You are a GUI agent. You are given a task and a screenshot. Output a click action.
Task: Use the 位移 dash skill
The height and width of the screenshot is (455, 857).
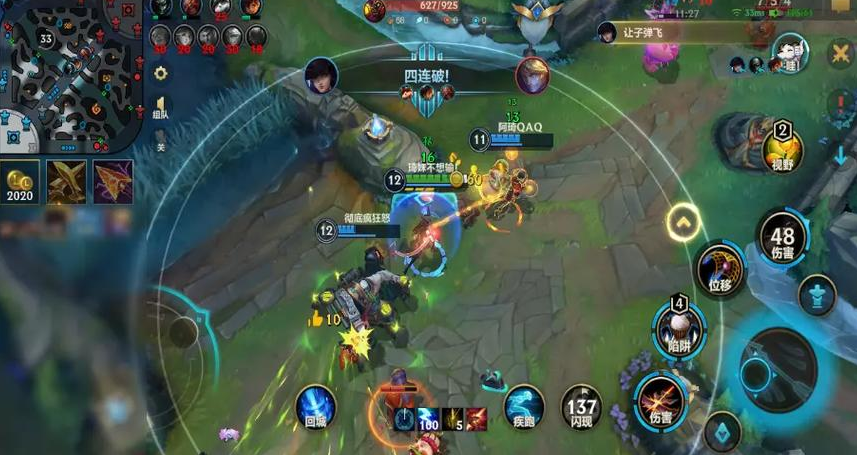[x=720, y=270]
